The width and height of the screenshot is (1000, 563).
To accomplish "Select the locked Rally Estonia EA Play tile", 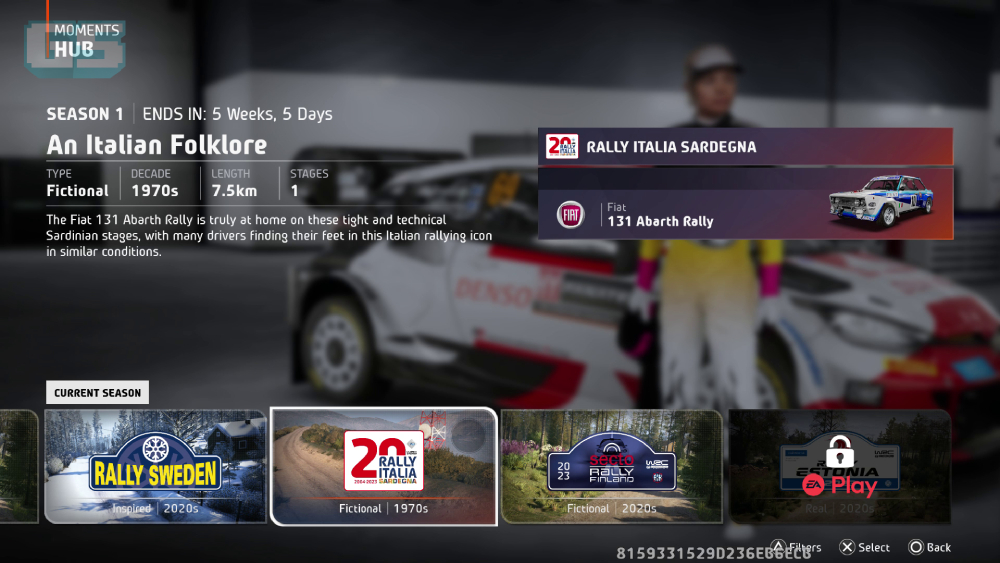I will click(x=839, y=466).
